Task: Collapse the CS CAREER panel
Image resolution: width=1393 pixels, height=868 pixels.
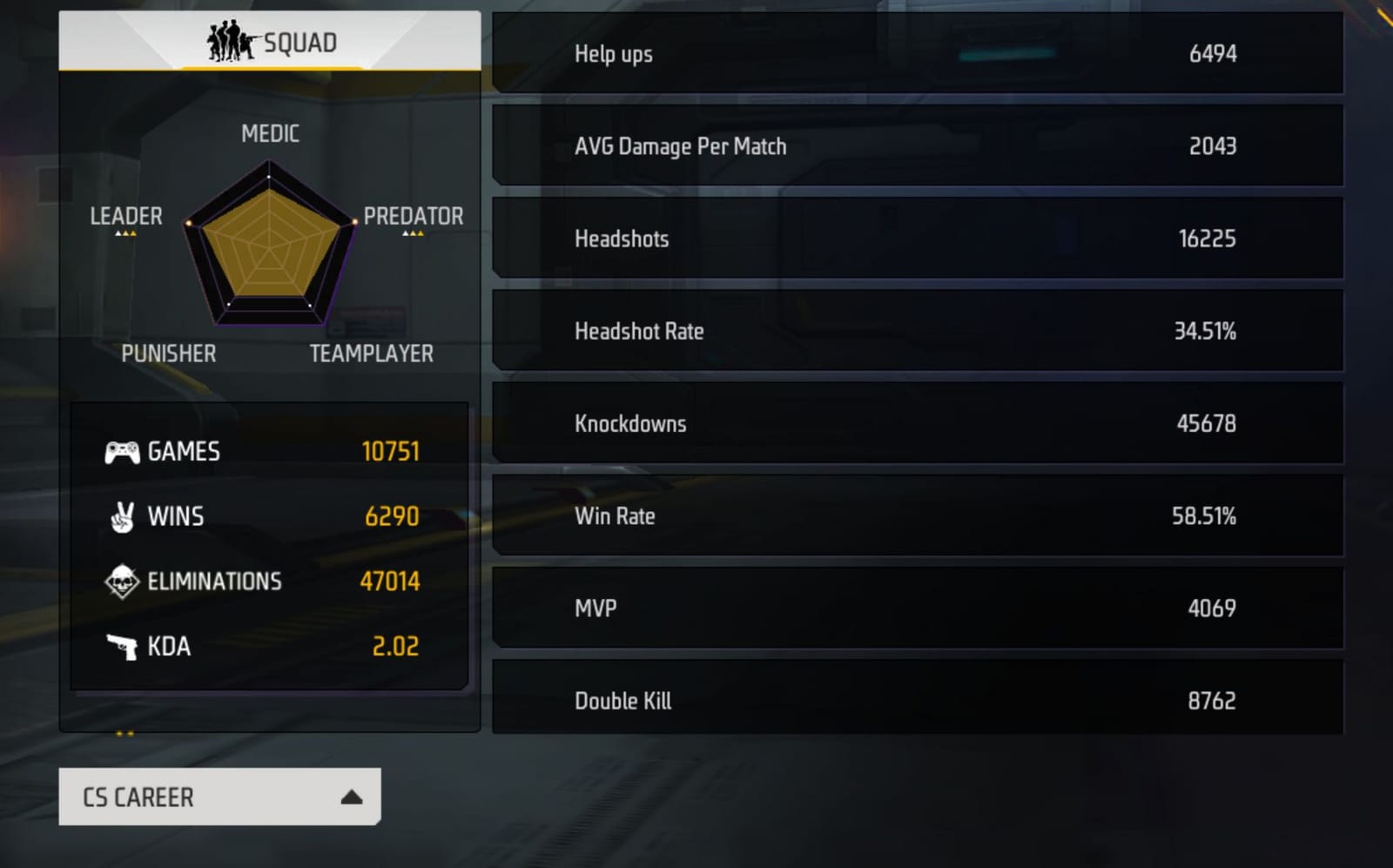Action: point(218,797)
